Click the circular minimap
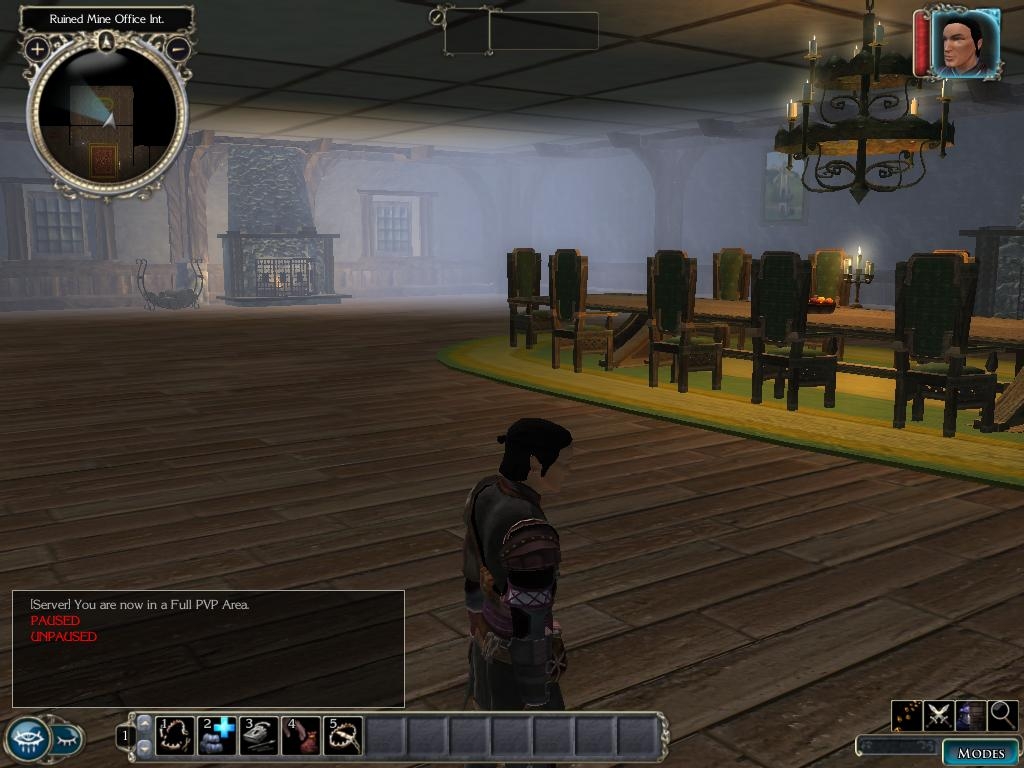The height and width of the screenshot is (768, 1024). 107,118
